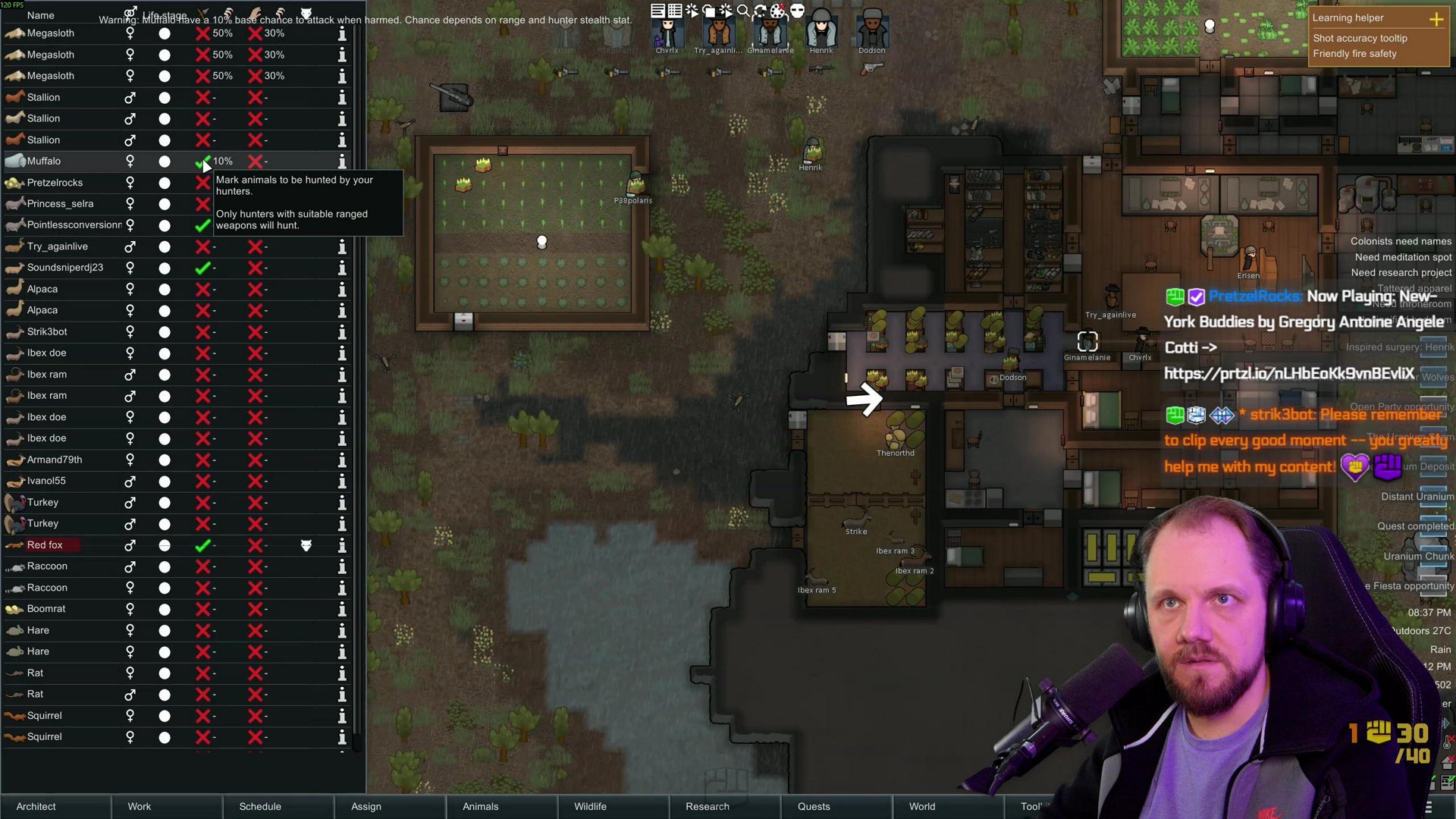
Task: Sort wildlife list by Name column
Action: (41, 15)
